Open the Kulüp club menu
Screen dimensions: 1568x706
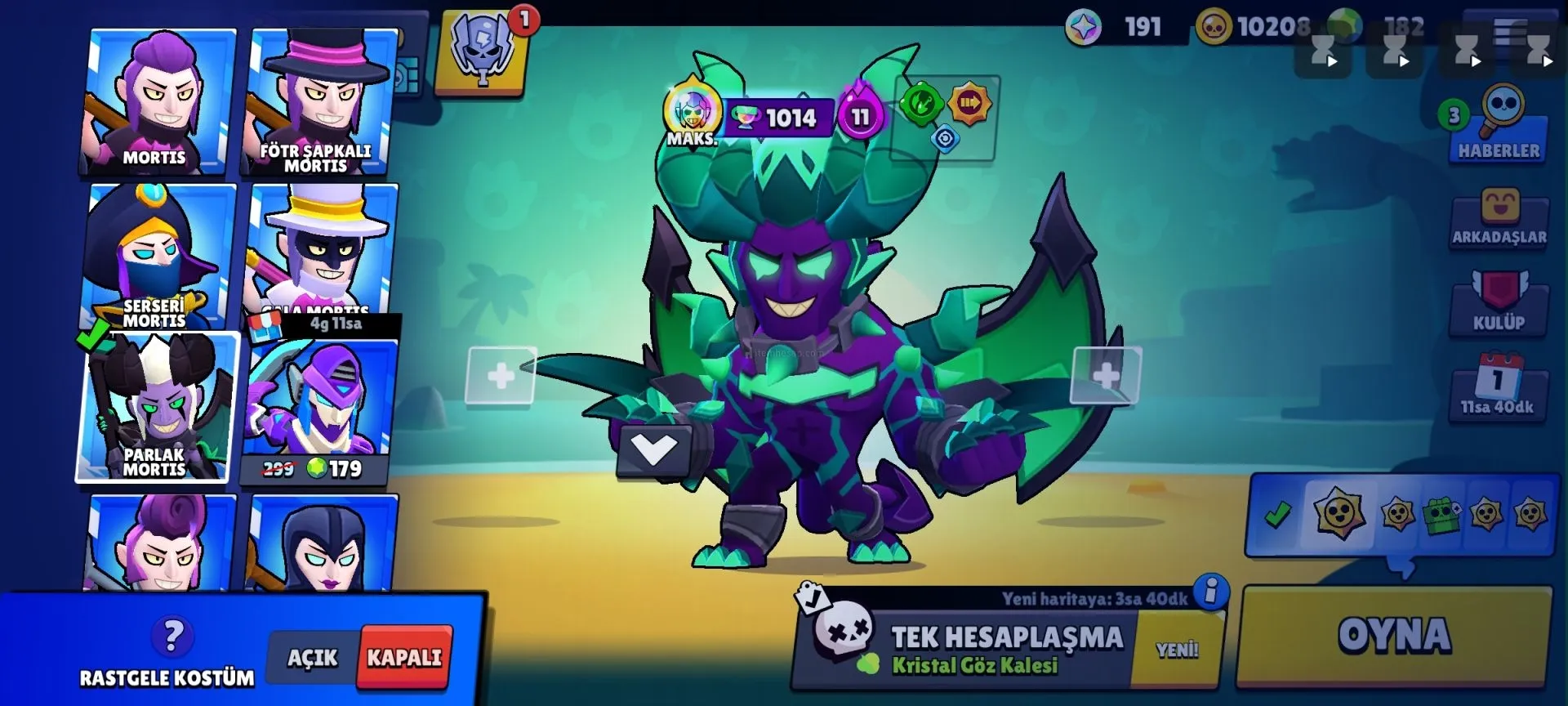tap(1499, 302)
